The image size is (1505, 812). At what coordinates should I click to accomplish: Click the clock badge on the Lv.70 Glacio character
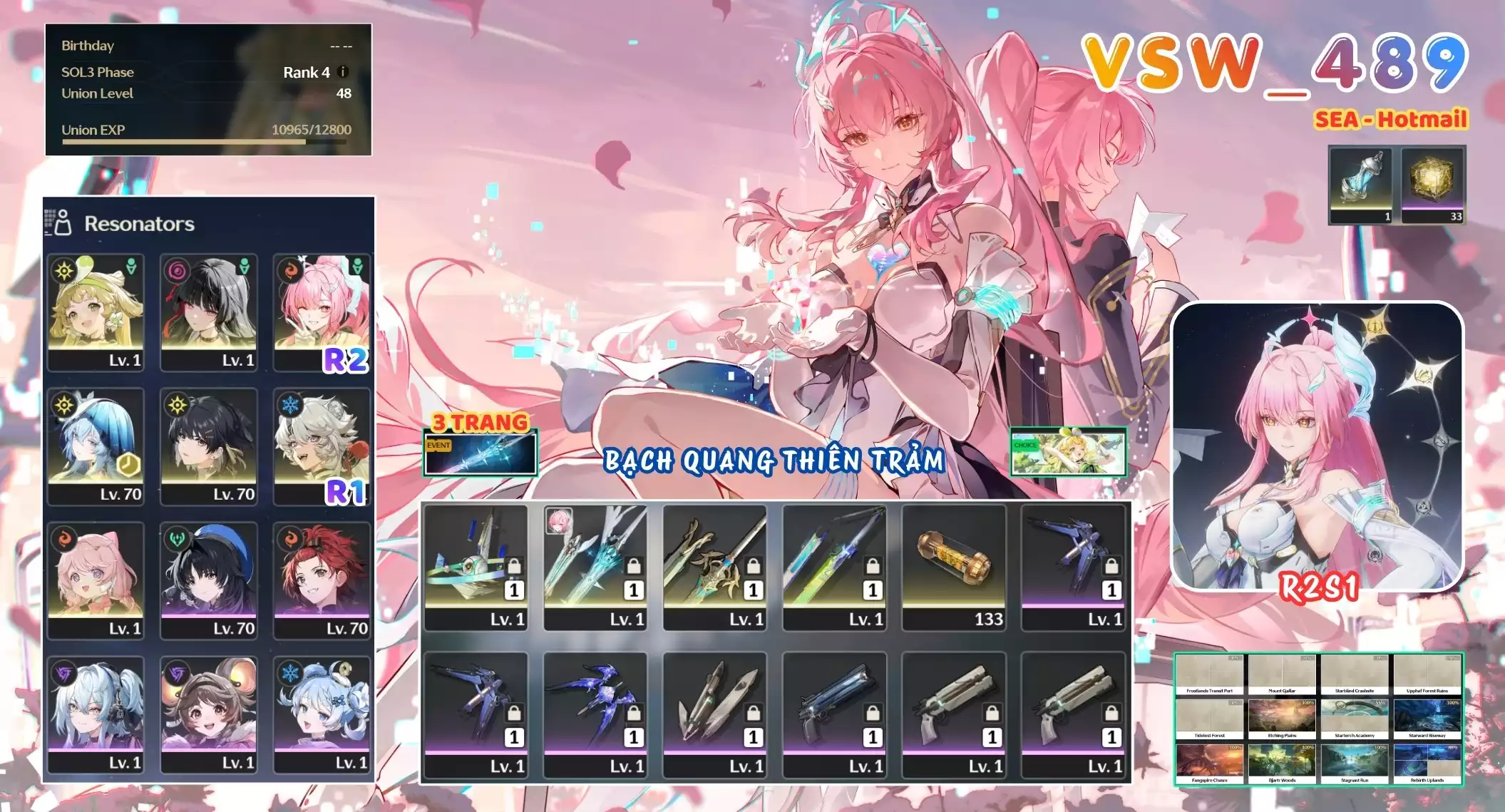pos(128,466)
